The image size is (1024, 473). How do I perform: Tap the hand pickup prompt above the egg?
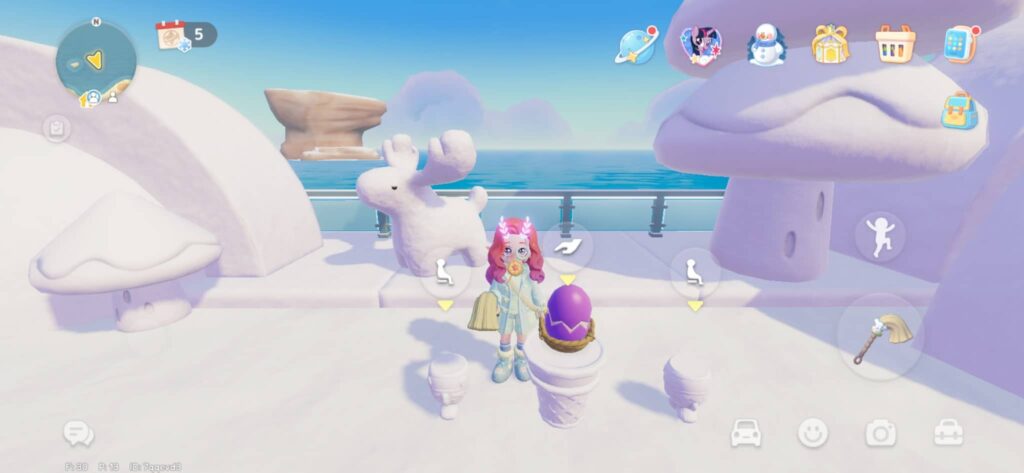[x=568, y=247]
